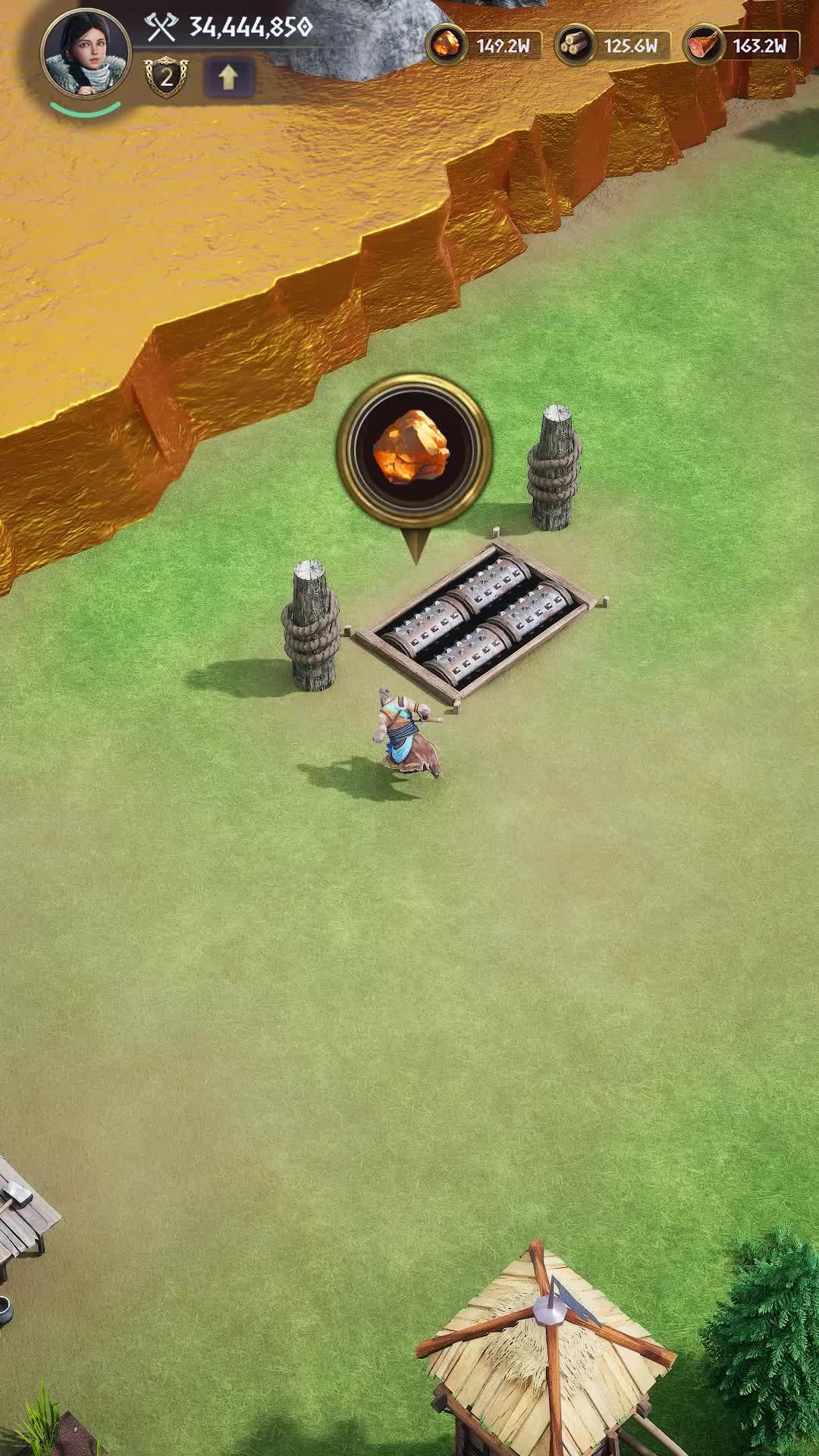The image size is (819, 1456).
Task: Open the wood logs resource counter
Action: point(613,45)
